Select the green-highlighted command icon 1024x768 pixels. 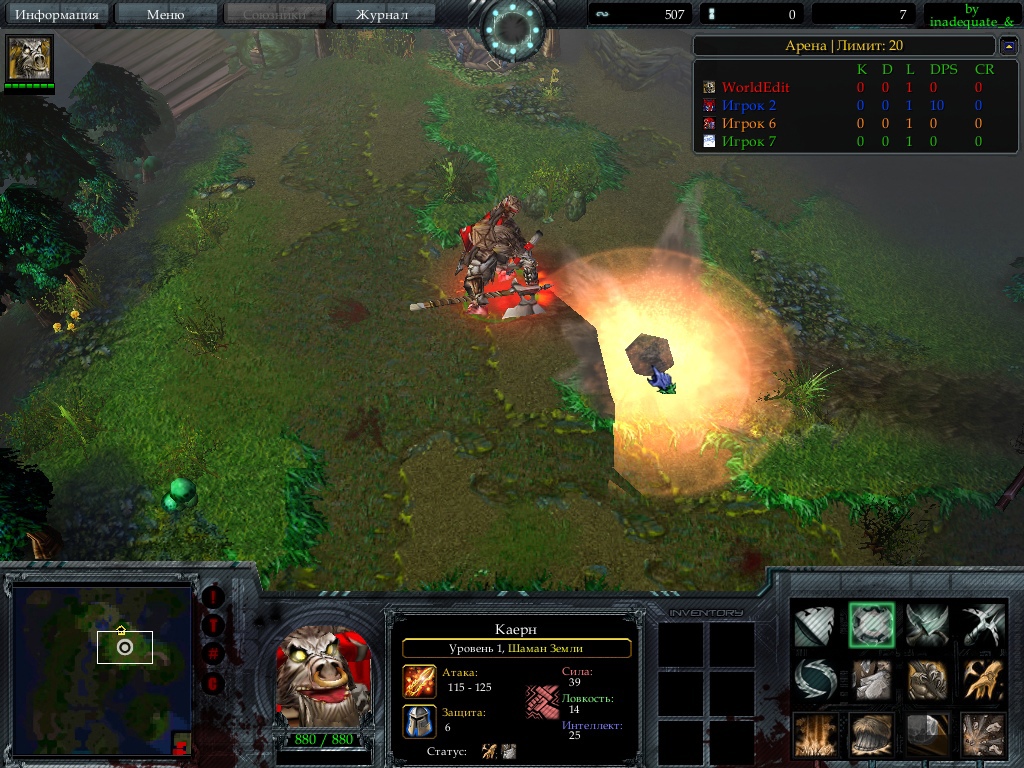tap(871, 625)
